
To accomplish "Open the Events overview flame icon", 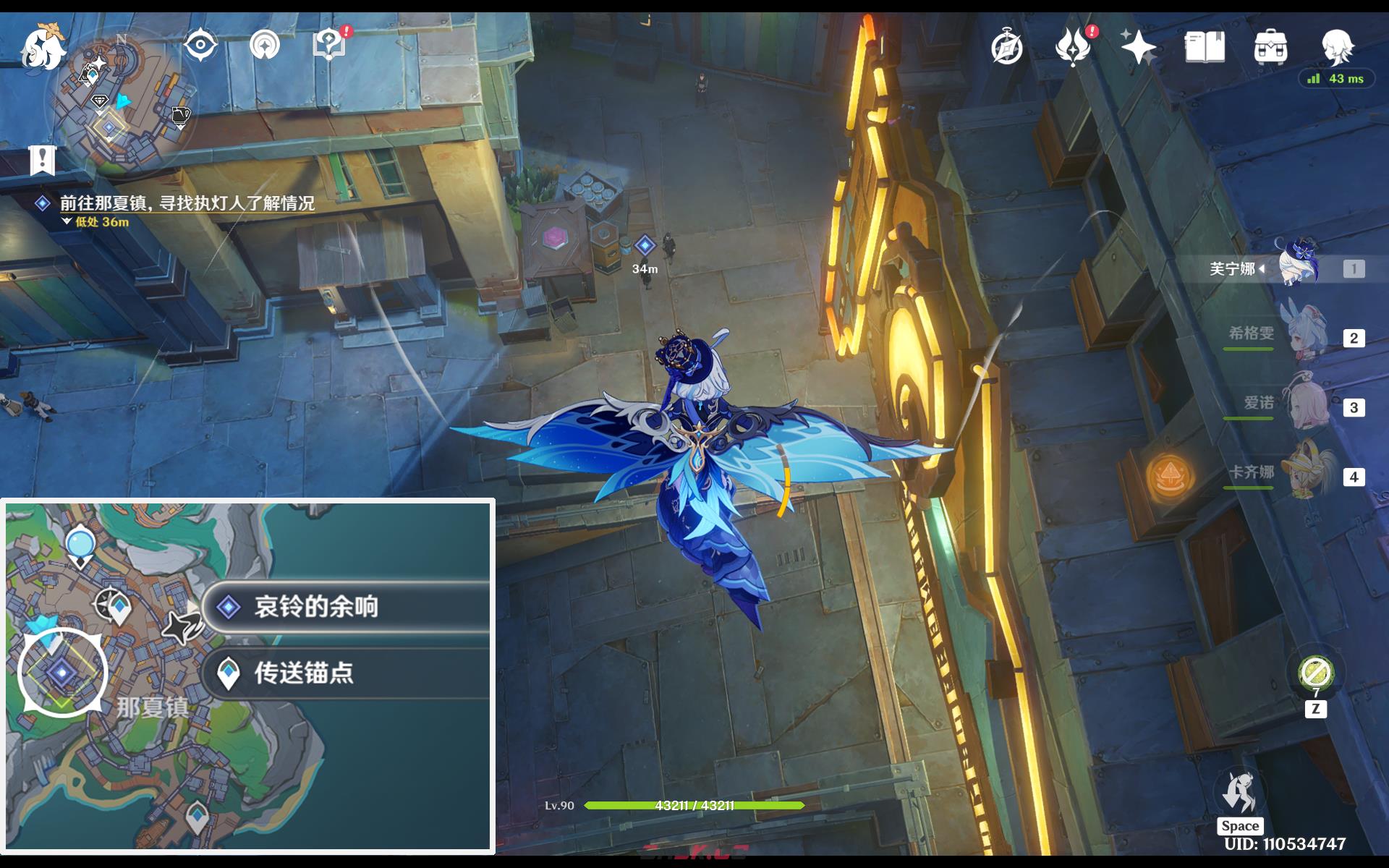I will 1073,46.
